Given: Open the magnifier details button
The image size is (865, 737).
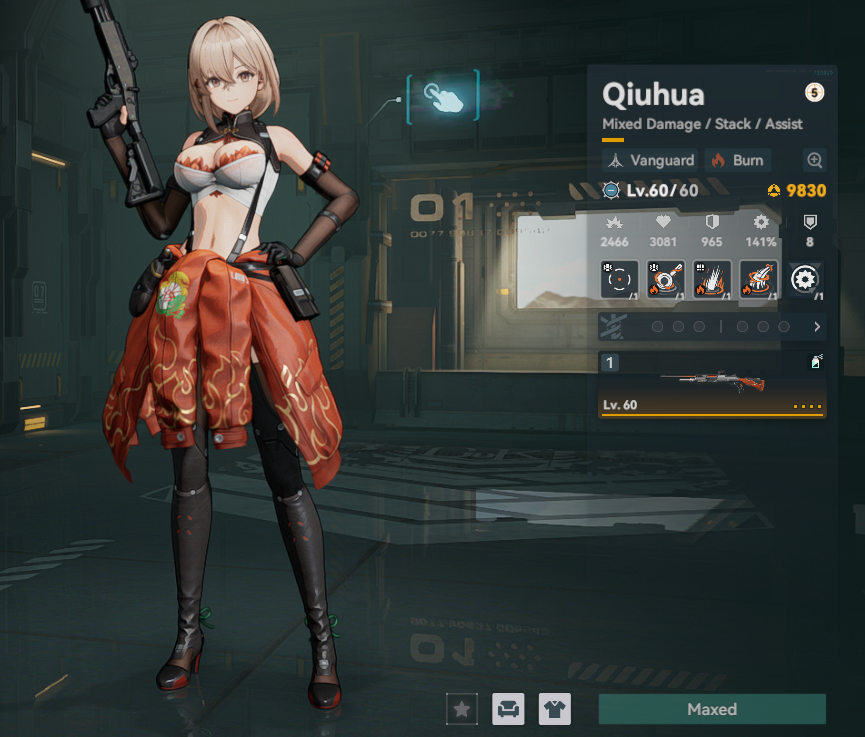Looking at the screenshot, I should (x=815, y=160).
